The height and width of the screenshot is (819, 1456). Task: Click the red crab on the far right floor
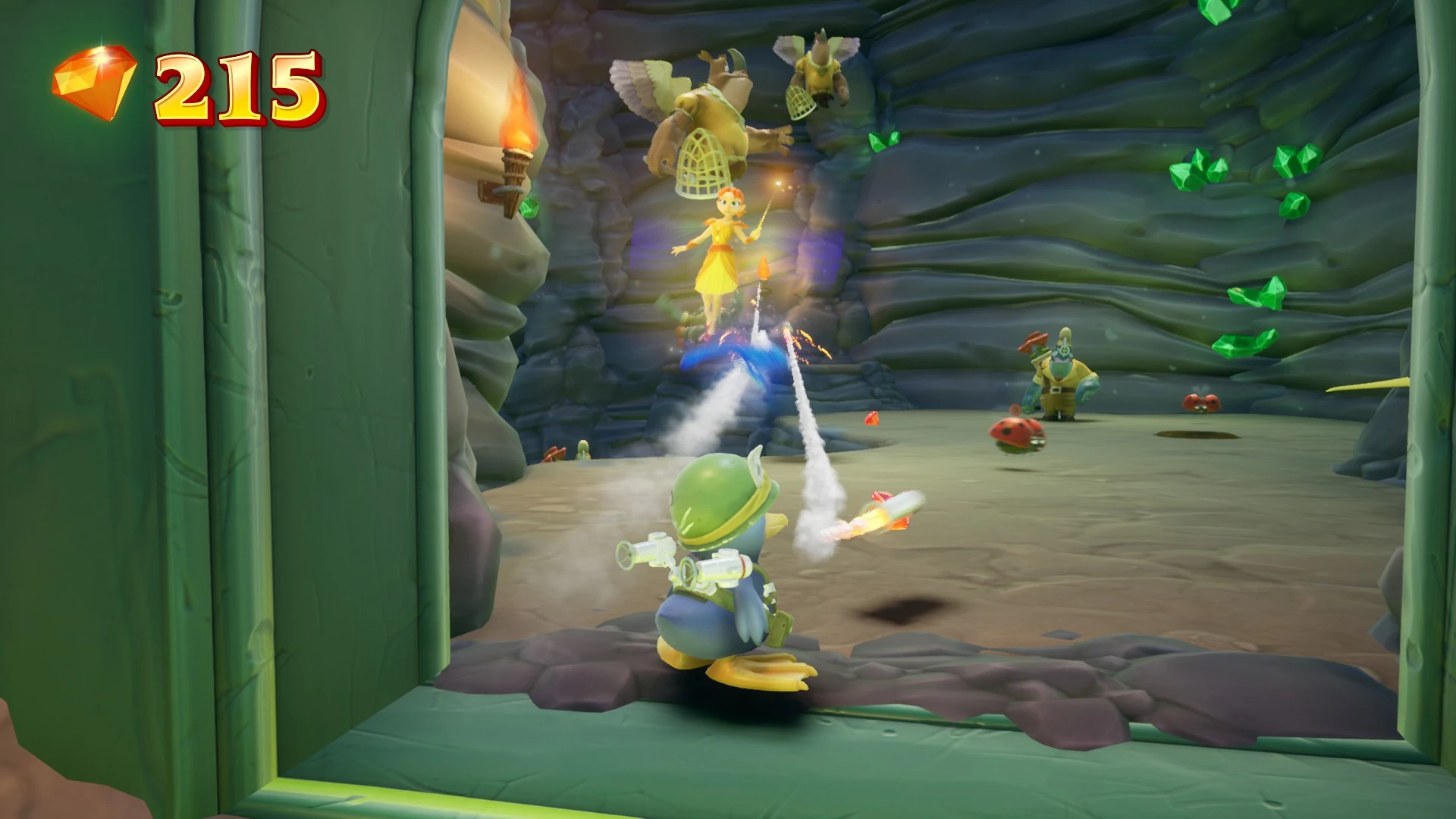click(1201, 403)
